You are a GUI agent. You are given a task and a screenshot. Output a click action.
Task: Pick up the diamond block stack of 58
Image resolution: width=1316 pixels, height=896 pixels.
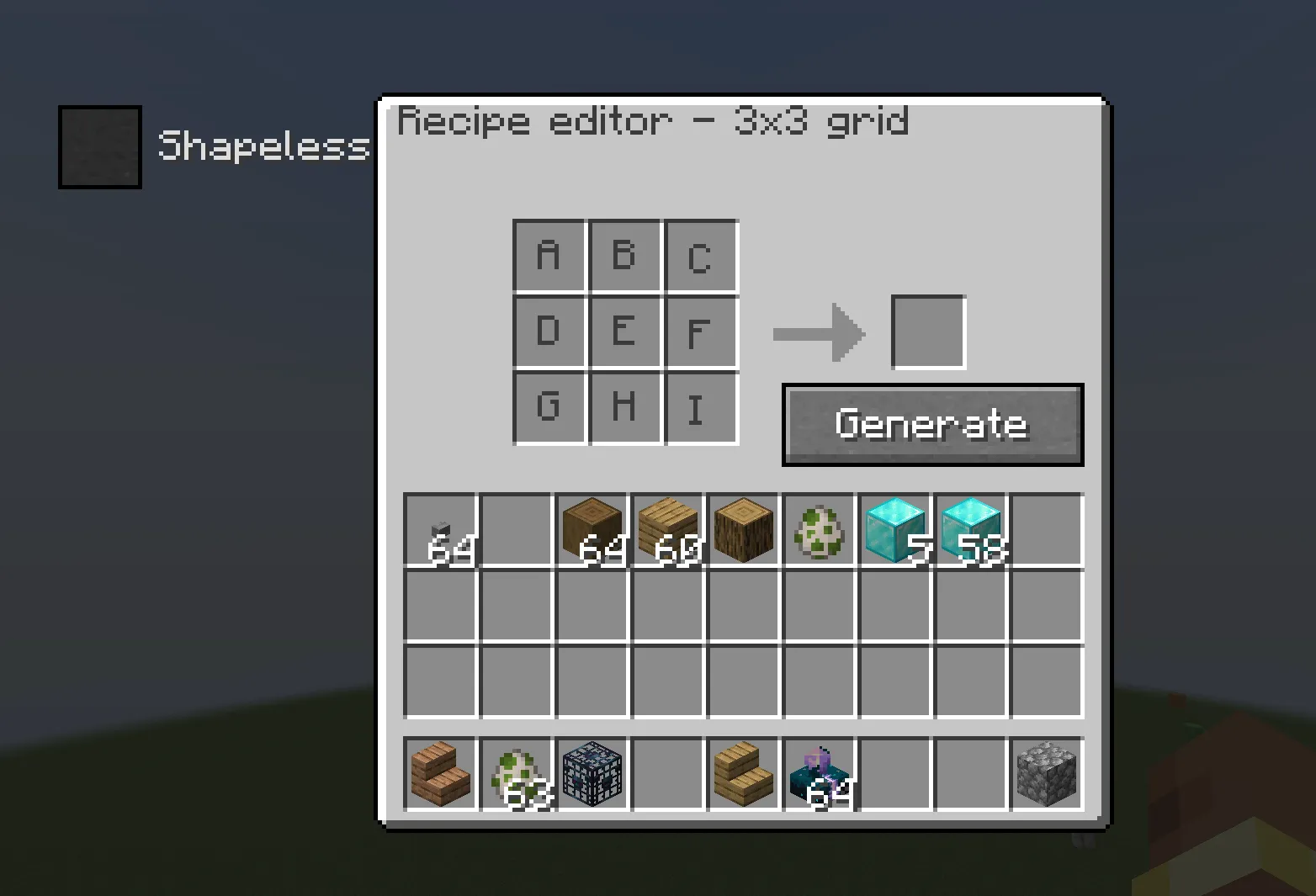pyautogui.click(x=970, y=530)
